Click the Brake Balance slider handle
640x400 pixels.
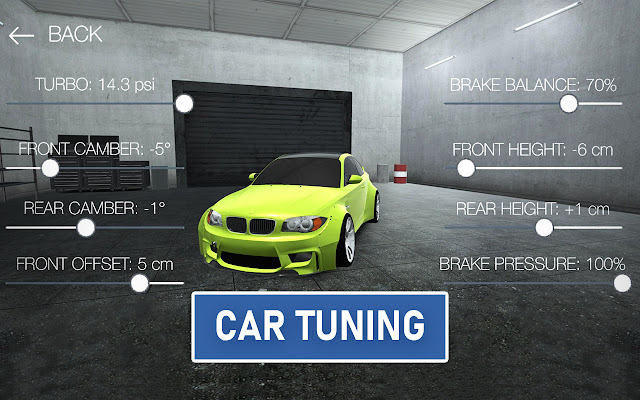[x=569, y=103]
